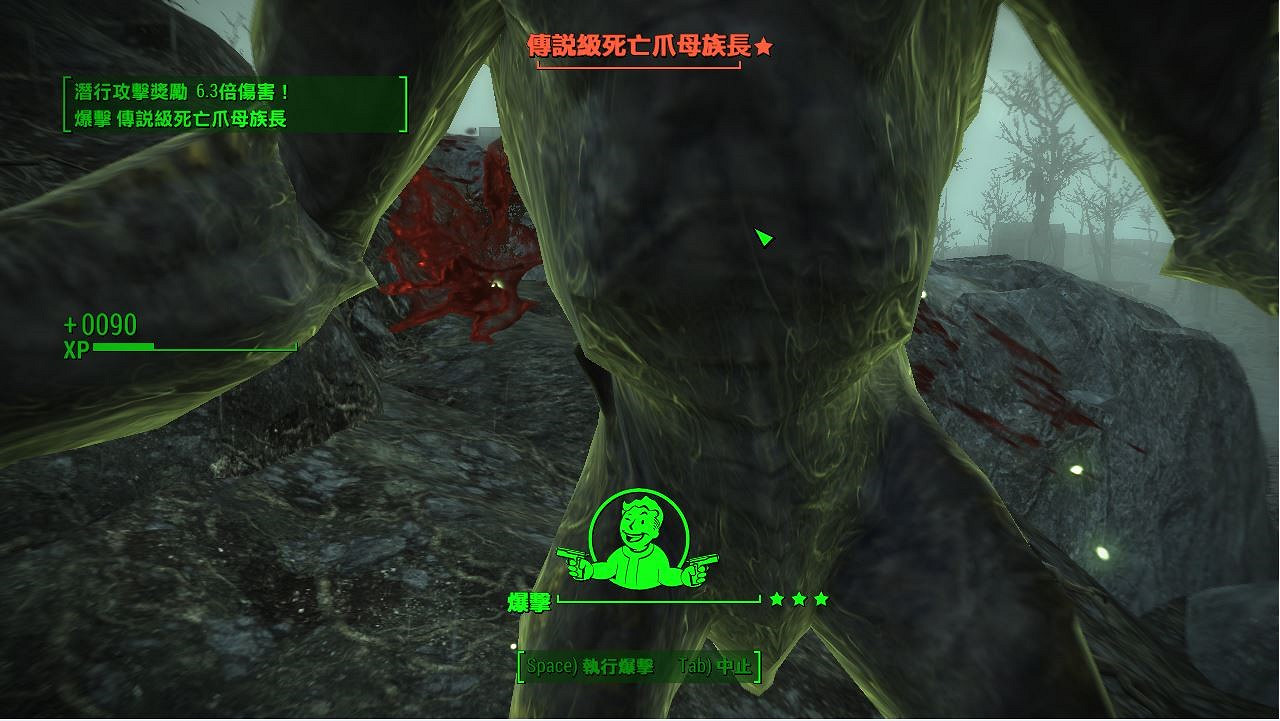Toggle the 爆擊 傳説級死亡爪母族長 notification entry

click(x=180, y=119)
